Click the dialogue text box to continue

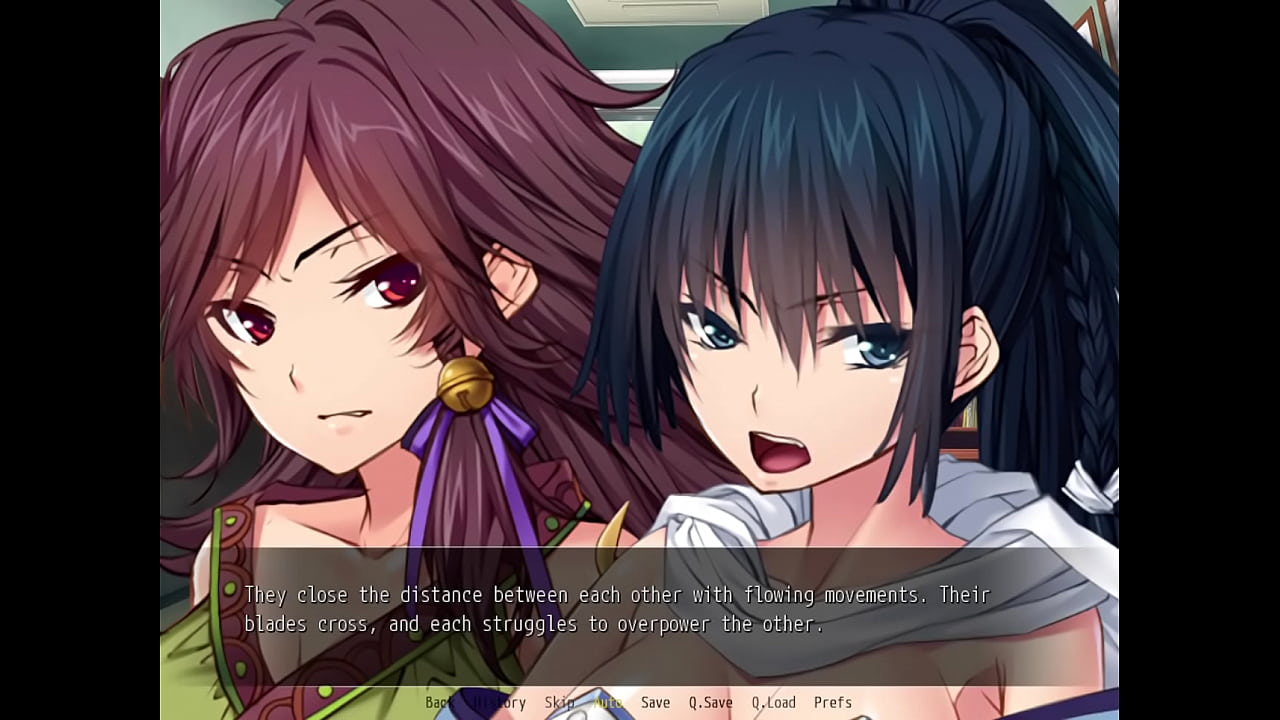point(640,610)
